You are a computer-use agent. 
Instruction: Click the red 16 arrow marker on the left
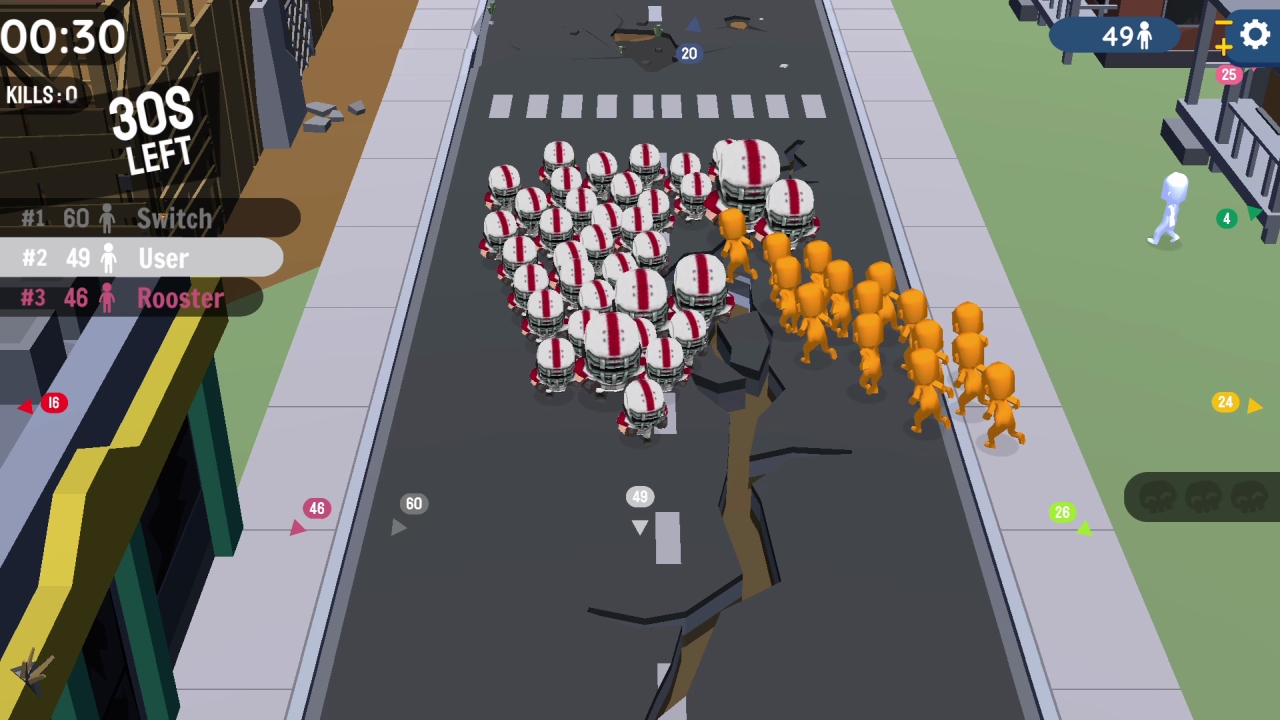53,402
